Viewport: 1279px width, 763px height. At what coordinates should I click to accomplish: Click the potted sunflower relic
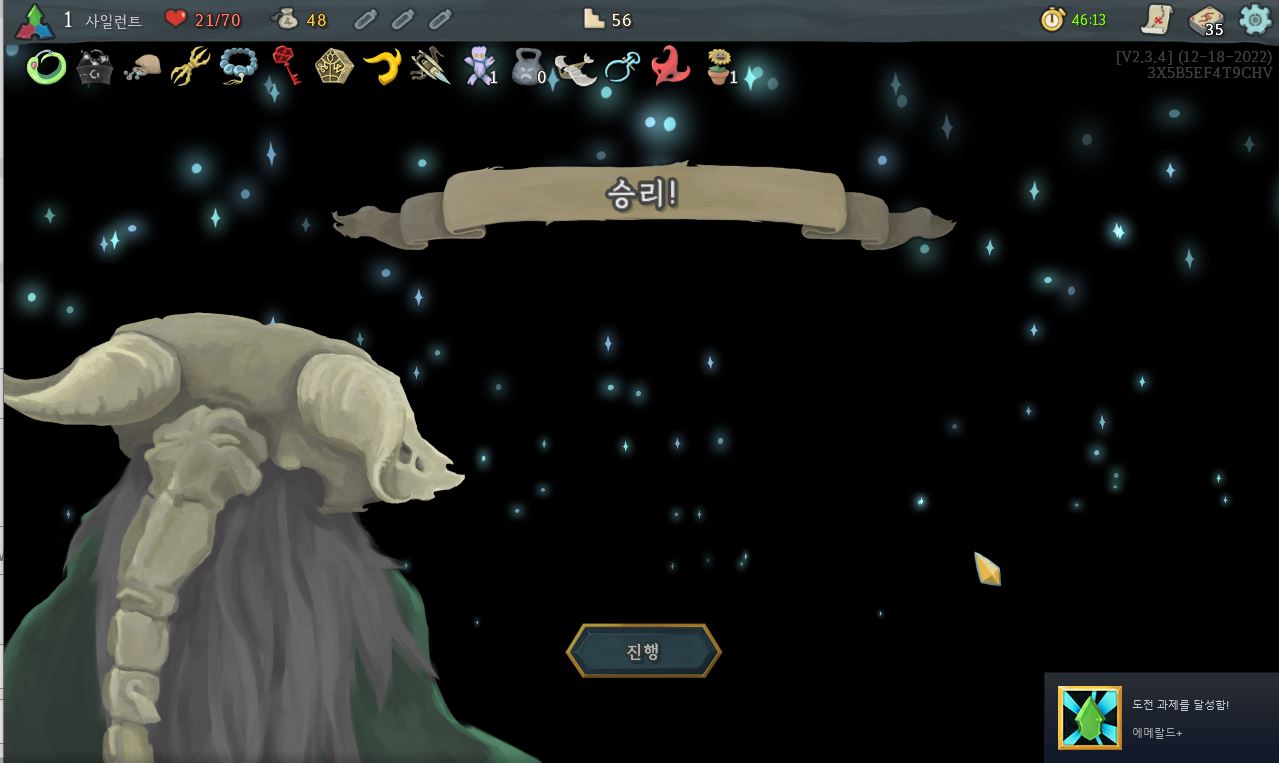(x=718, y=67)
